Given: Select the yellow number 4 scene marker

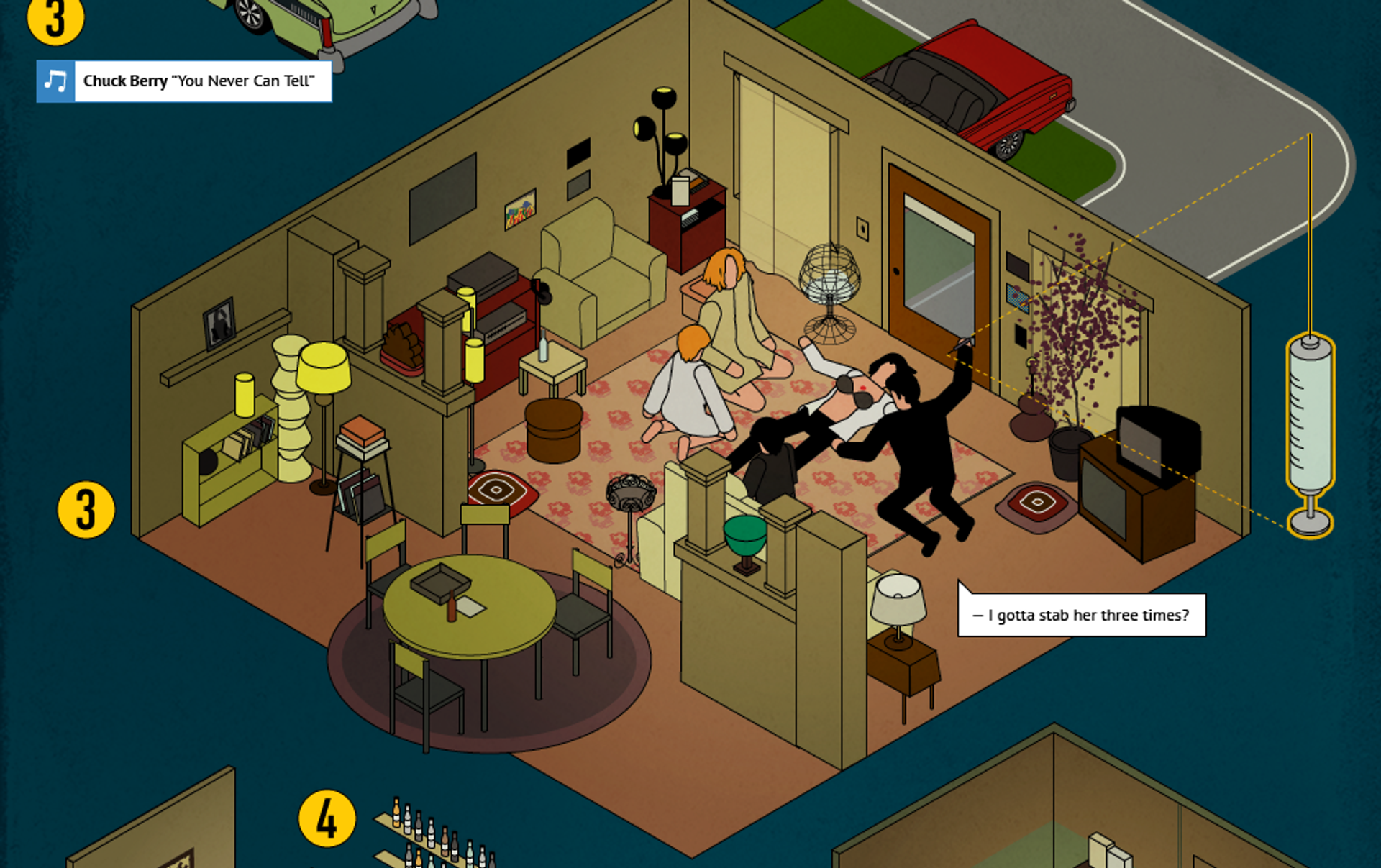Looking at the screenshot, I should pyautogui.click(x=327, y=818).
